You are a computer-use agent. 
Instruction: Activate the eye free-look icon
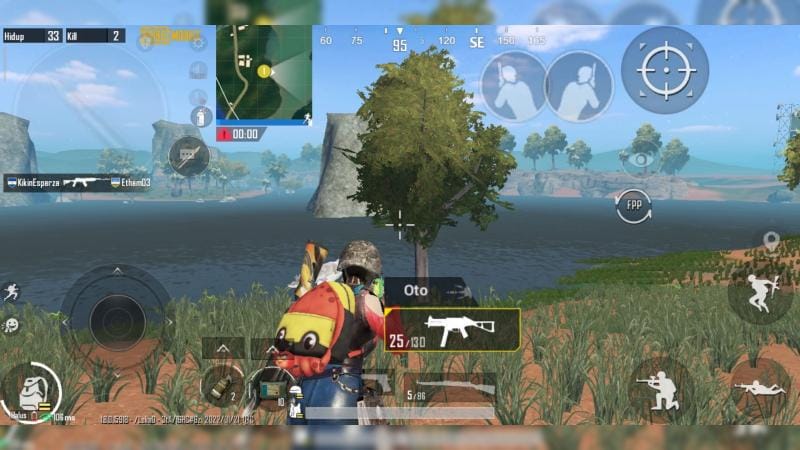click(641, 159)
